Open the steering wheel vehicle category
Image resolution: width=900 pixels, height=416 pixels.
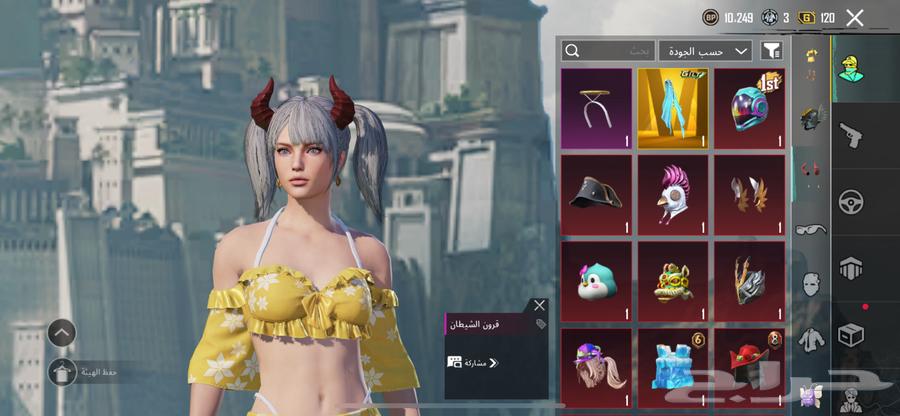[850, 201]
